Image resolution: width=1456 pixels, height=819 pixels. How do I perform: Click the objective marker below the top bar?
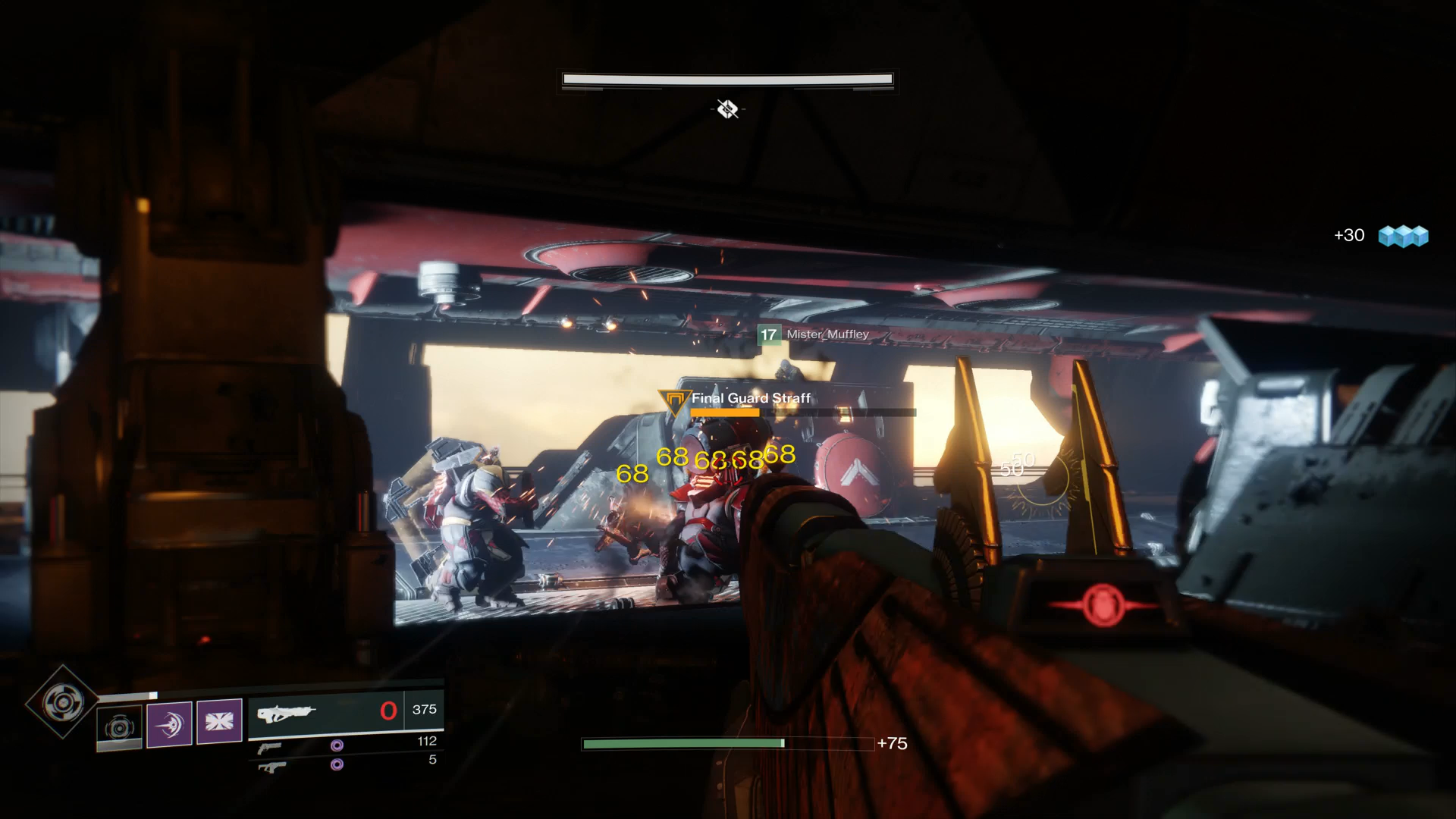[727, 109]
